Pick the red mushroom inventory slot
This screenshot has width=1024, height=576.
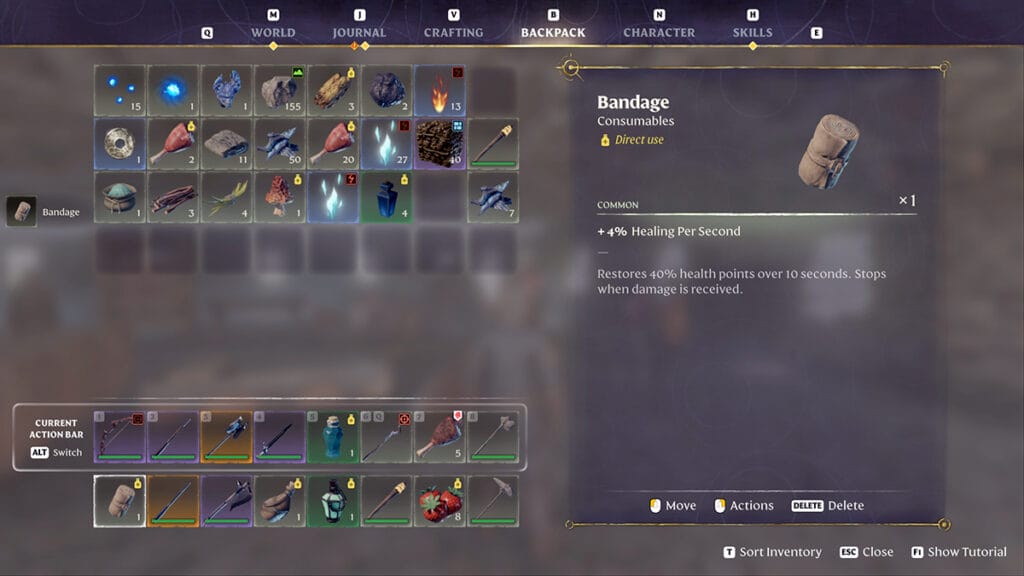[280, 197]
